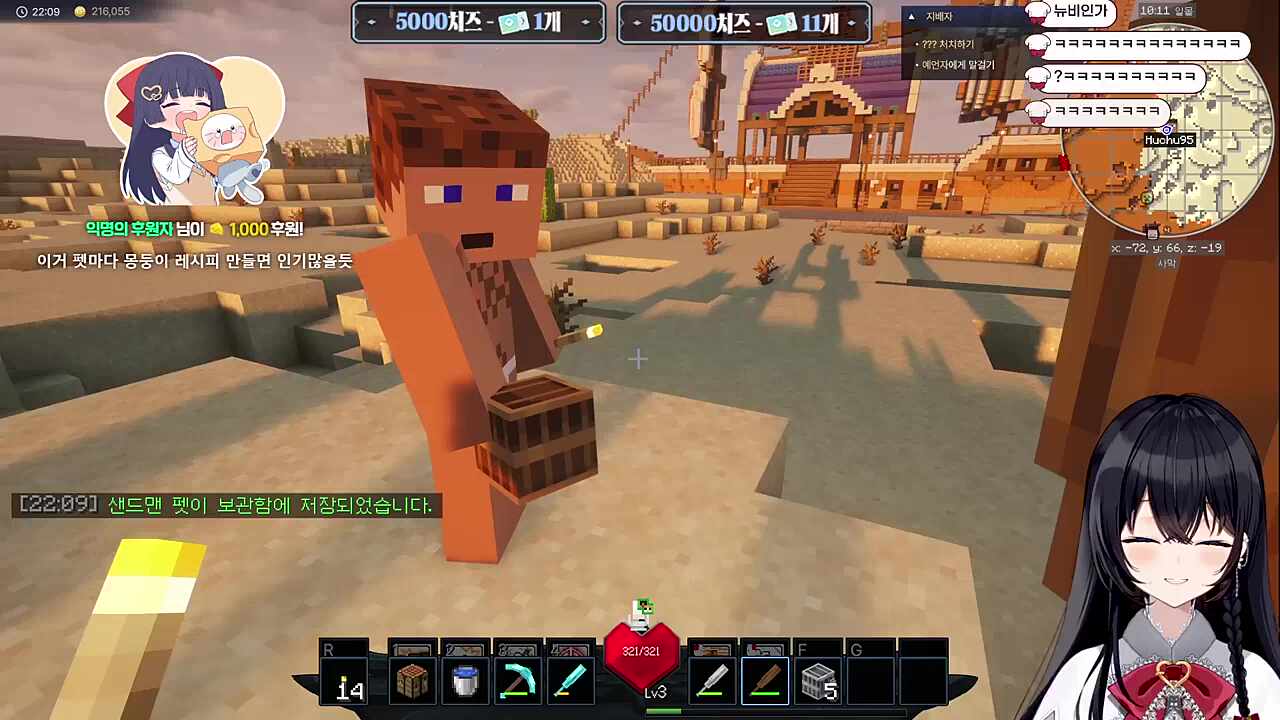Collapse the 지배자 quest tracker arrow
The image size is (1280, 720).
911,17
